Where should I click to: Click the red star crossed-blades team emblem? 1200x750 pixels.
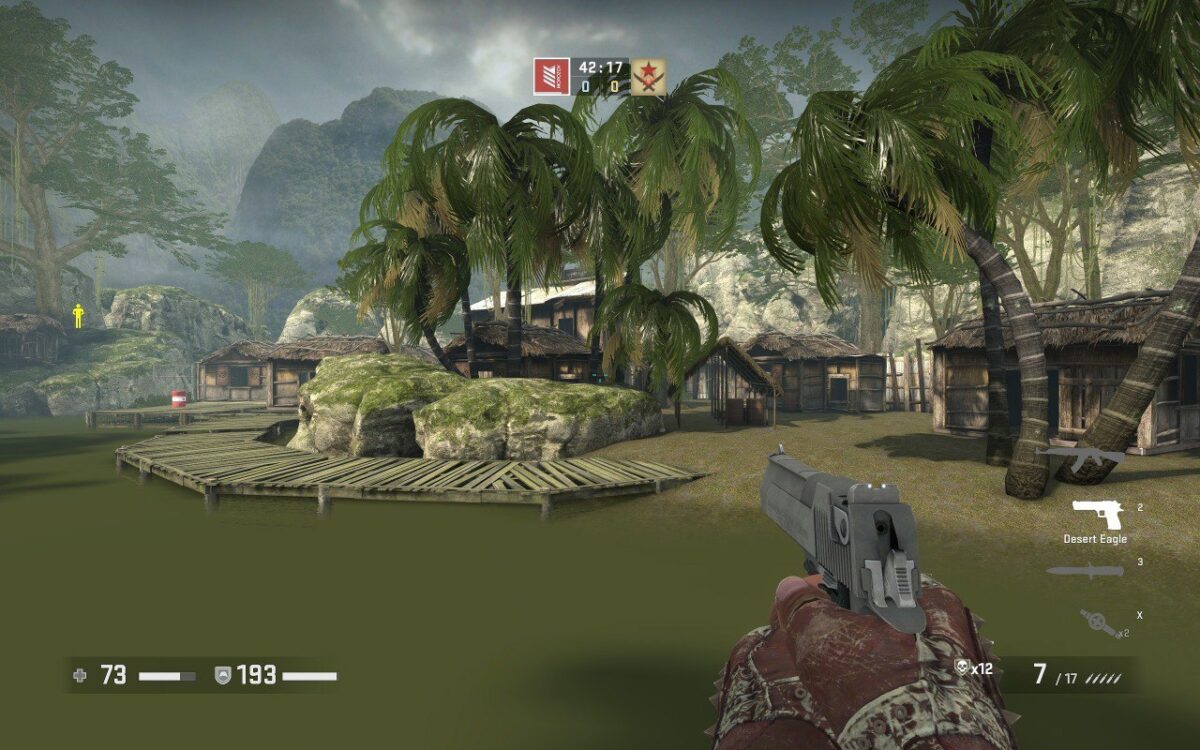(648, 77)
